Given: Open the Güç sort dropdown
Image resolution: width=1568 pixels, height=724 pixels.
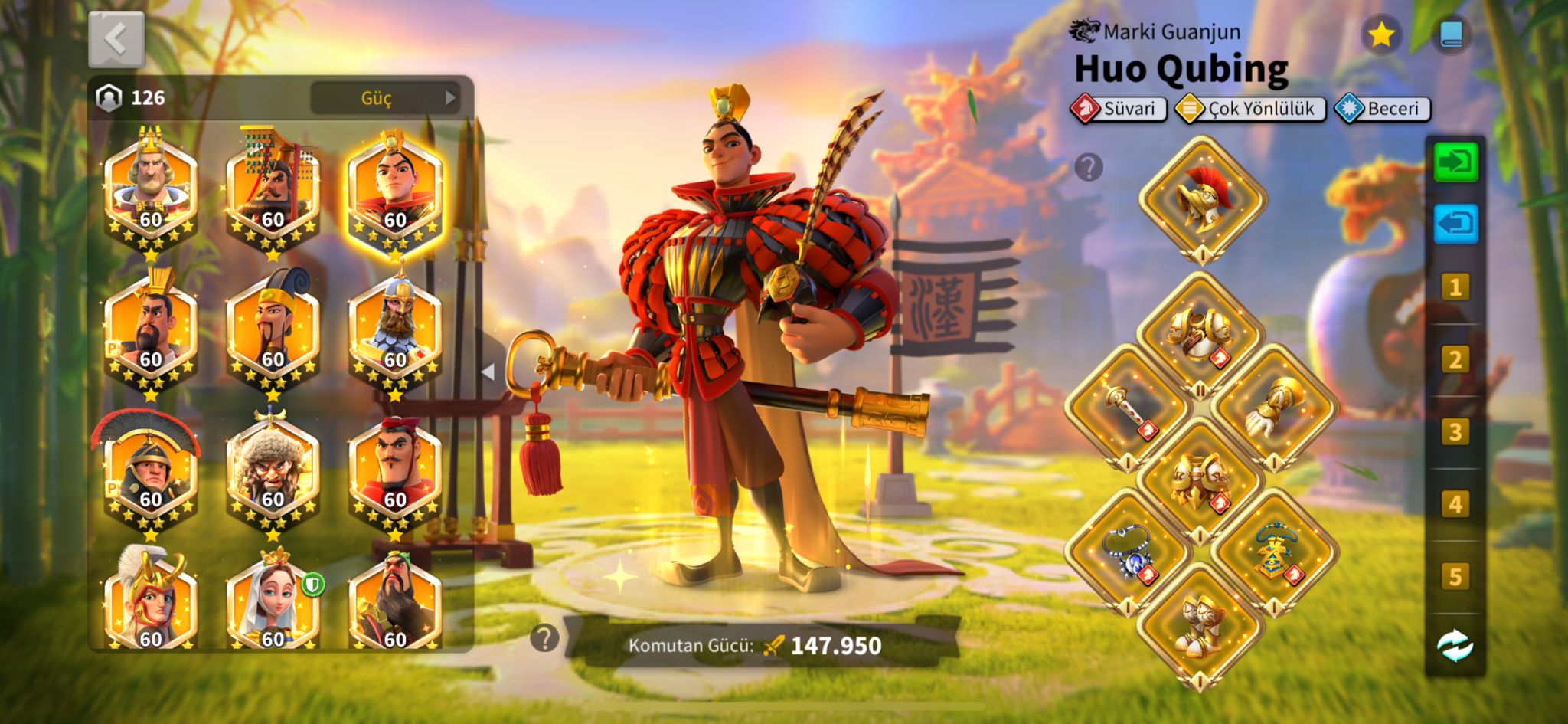Looking at the screenshot, I should pos(385,98).
